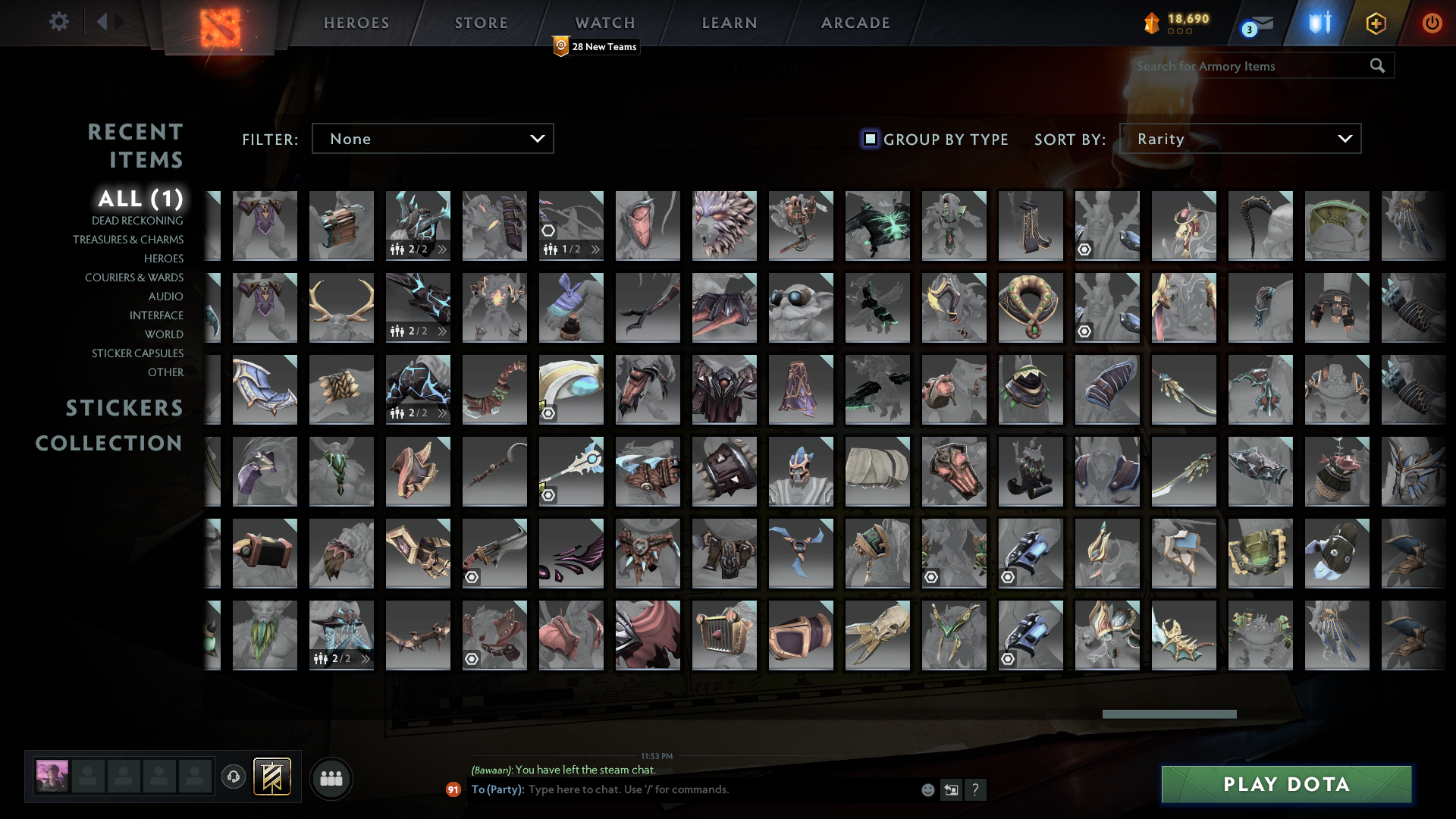This screenshot has width=1456, height=819.
Task: Click the search magnifier for Armory Items
Action: (x=1377, y=66)
